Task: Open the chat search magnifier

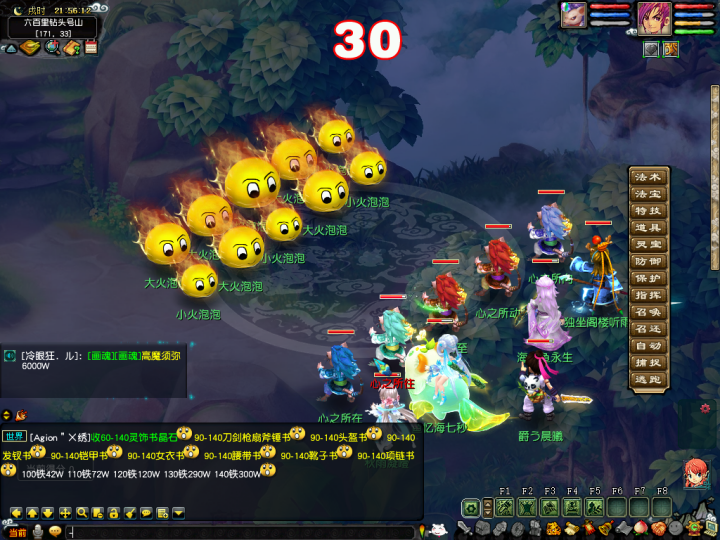Action: pyautogui.click(x=82, y=513)
